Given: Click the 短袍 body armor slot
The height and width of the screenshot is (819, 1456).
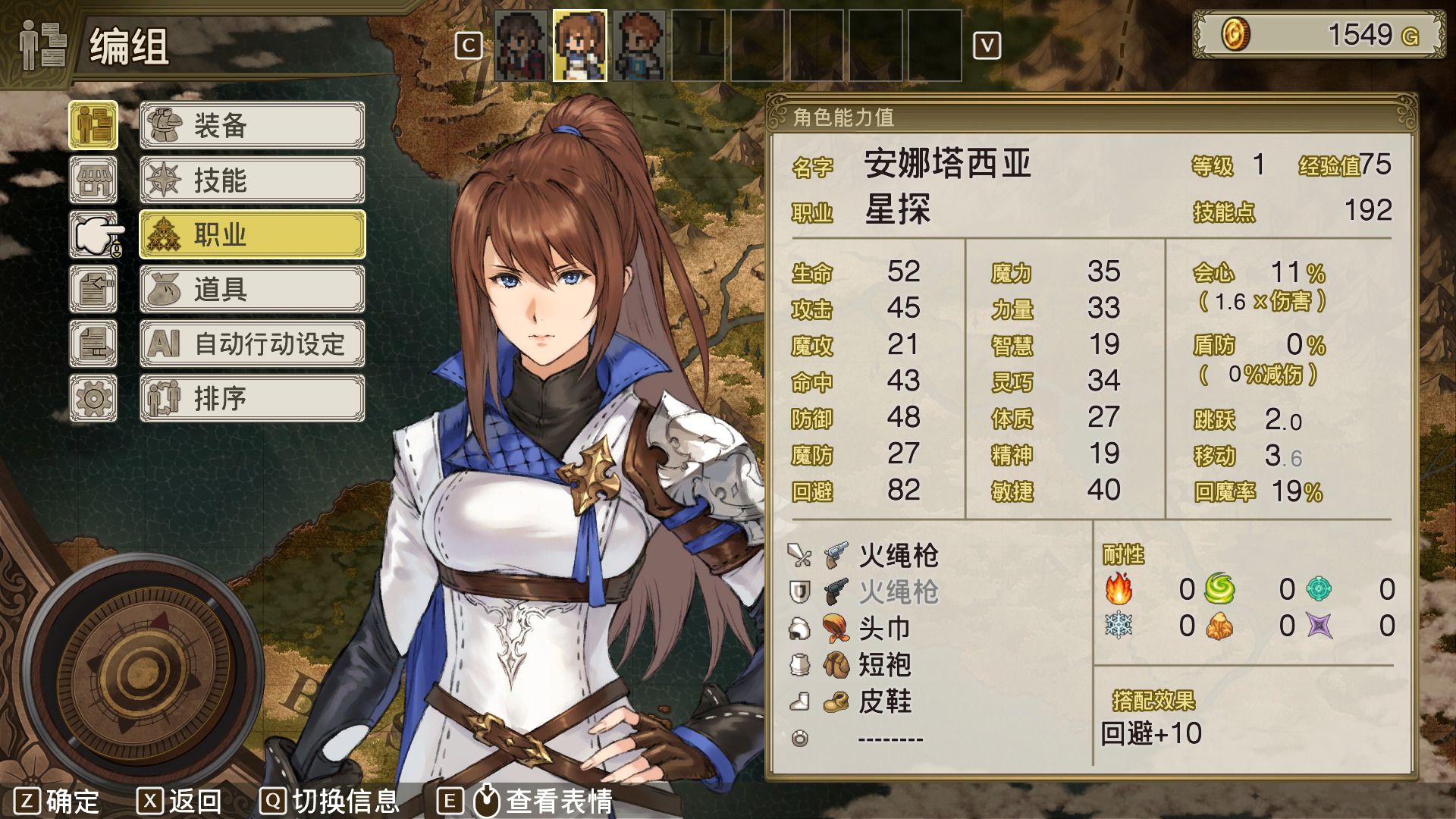Looking at the screenshot, I should [x=883, y=664].
